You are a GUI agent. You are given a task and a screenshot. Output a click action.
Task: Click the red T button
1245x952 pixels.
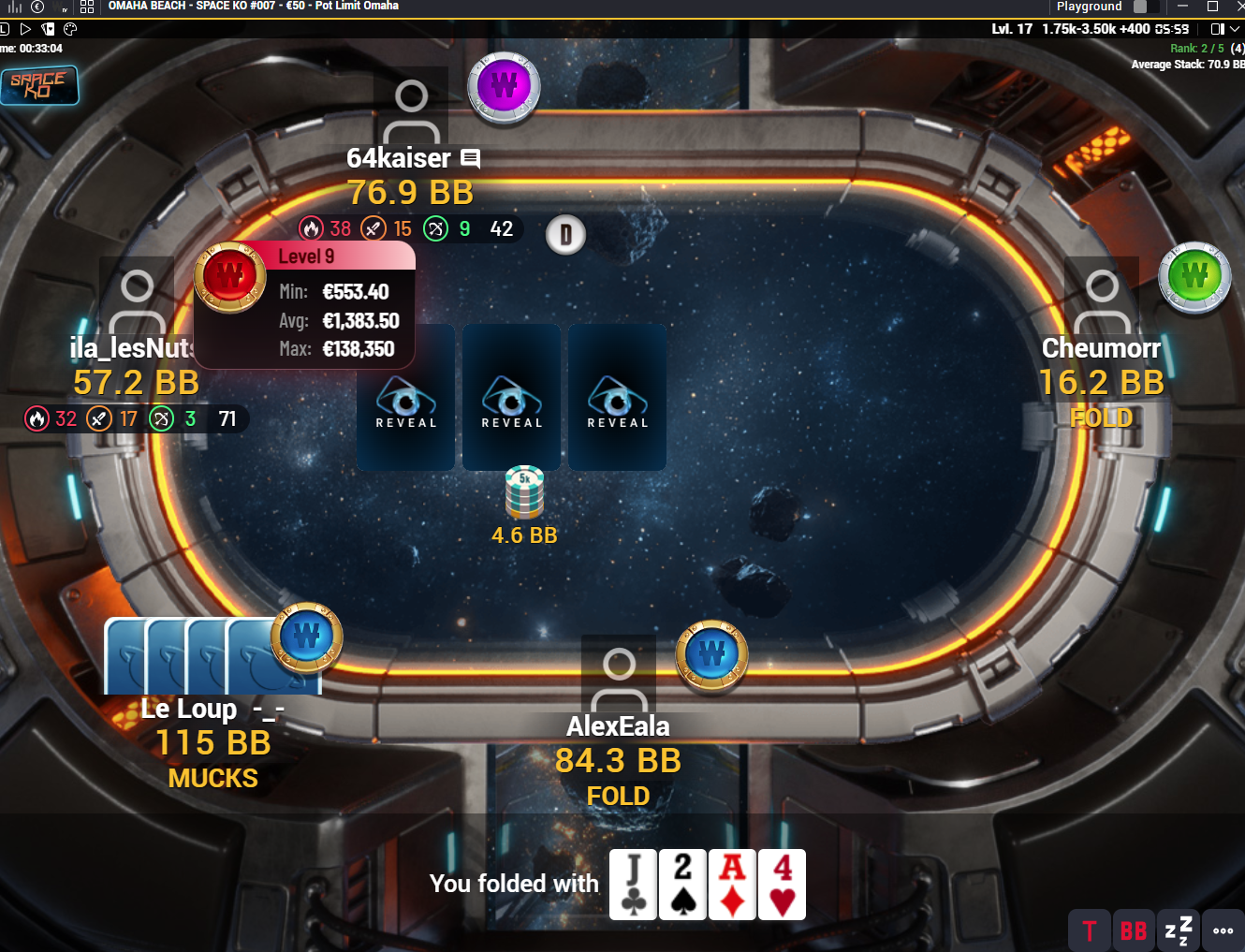coord(1089,930)
